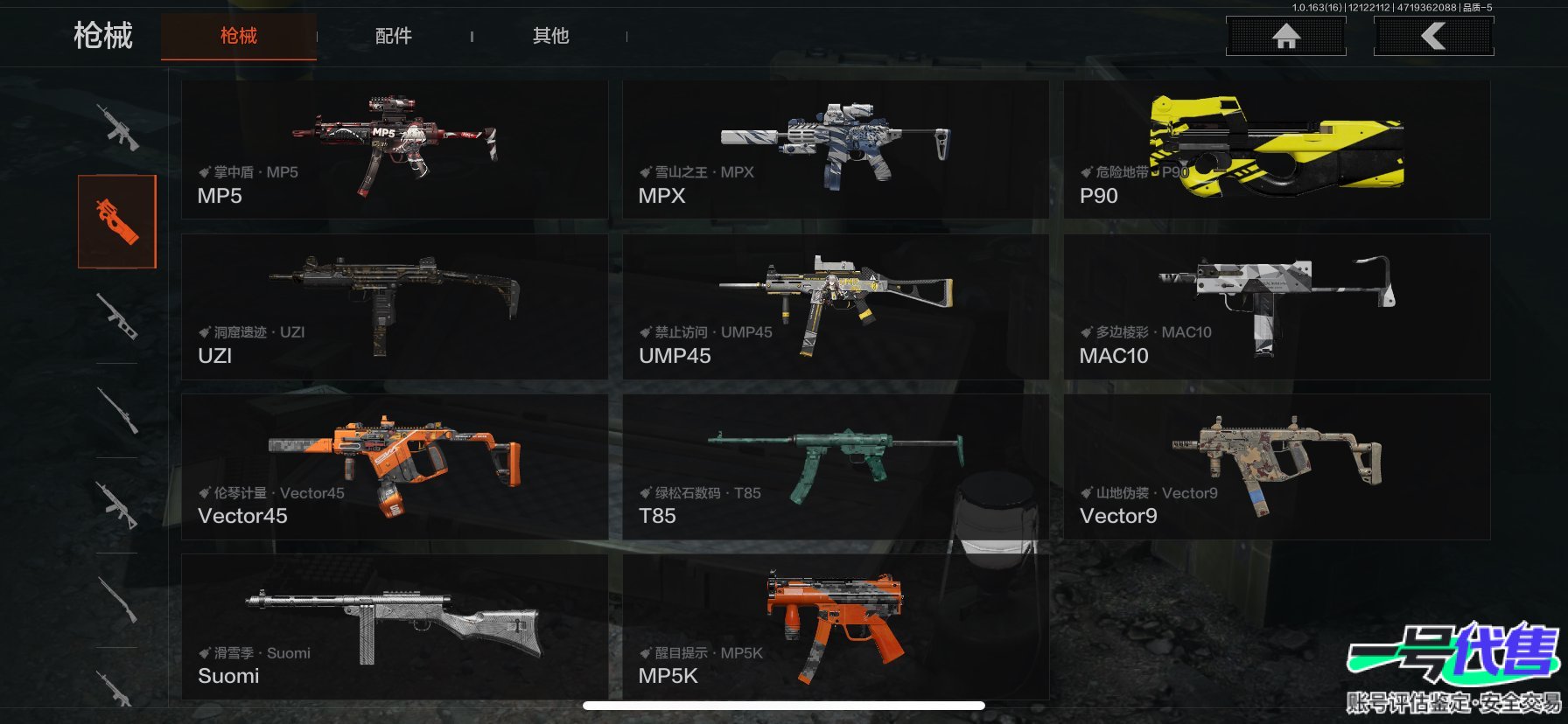Click the back arrow button
The width and height of the screenshot is (1568, 724).
[x=1433, y=36]
